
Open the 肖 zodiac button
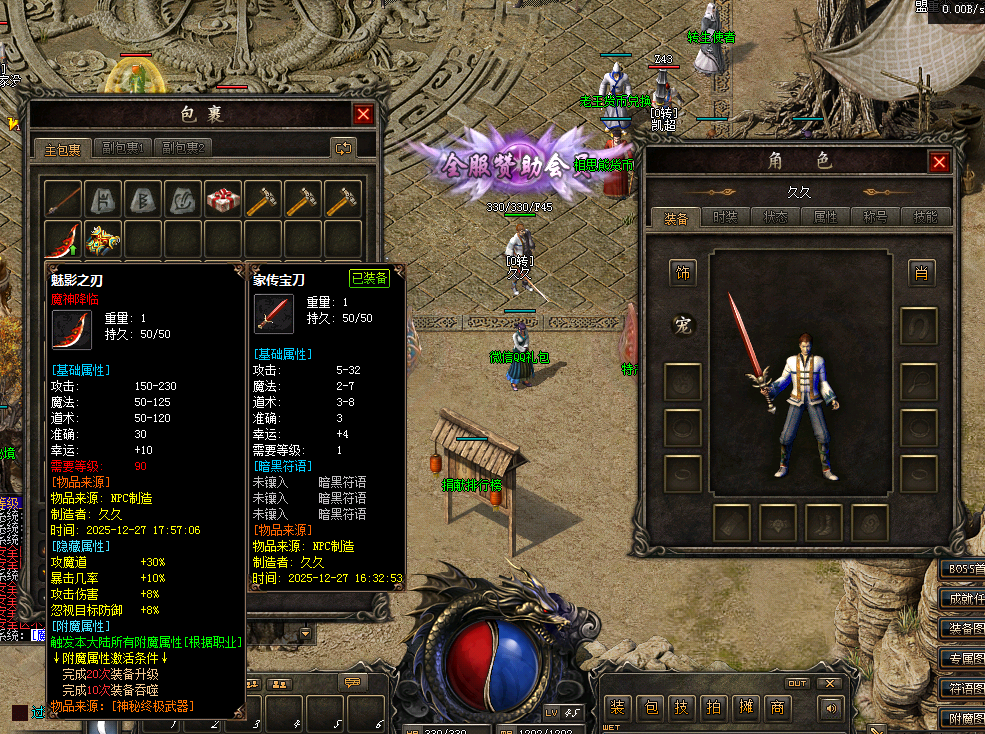click(x=920, y=272)
